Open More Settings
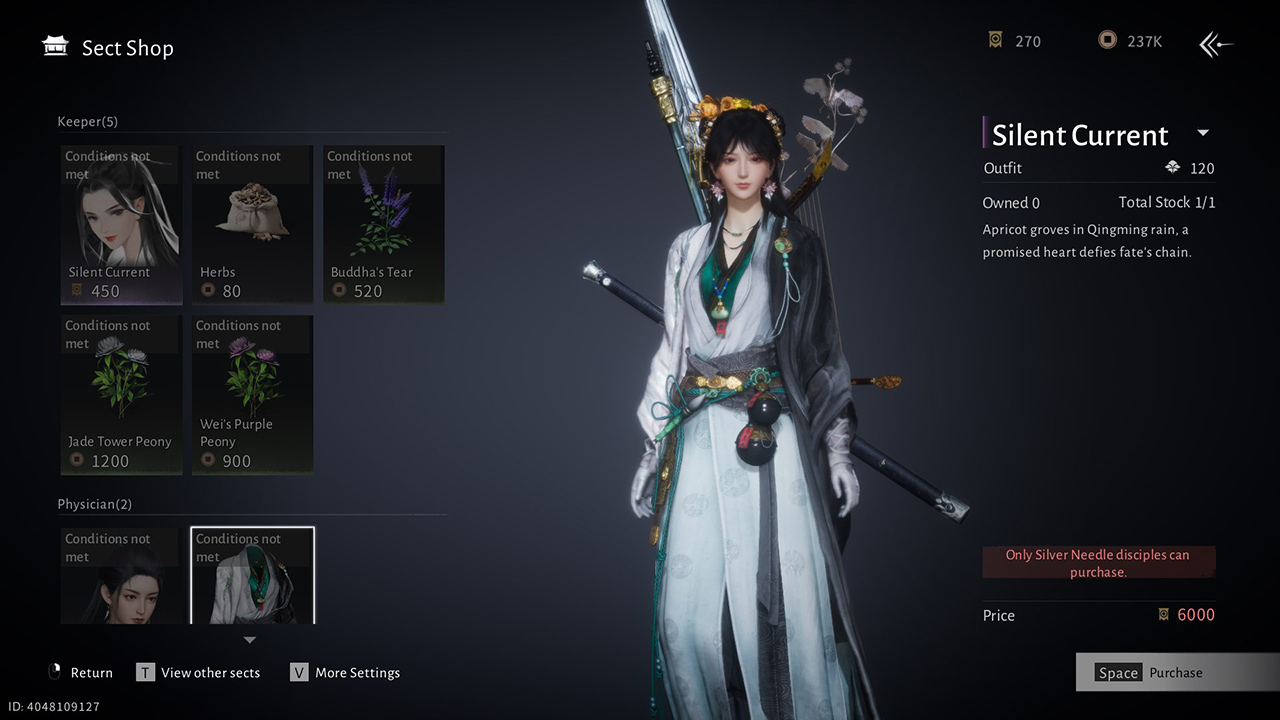1280x720 pixels. (x=345, y=673)
